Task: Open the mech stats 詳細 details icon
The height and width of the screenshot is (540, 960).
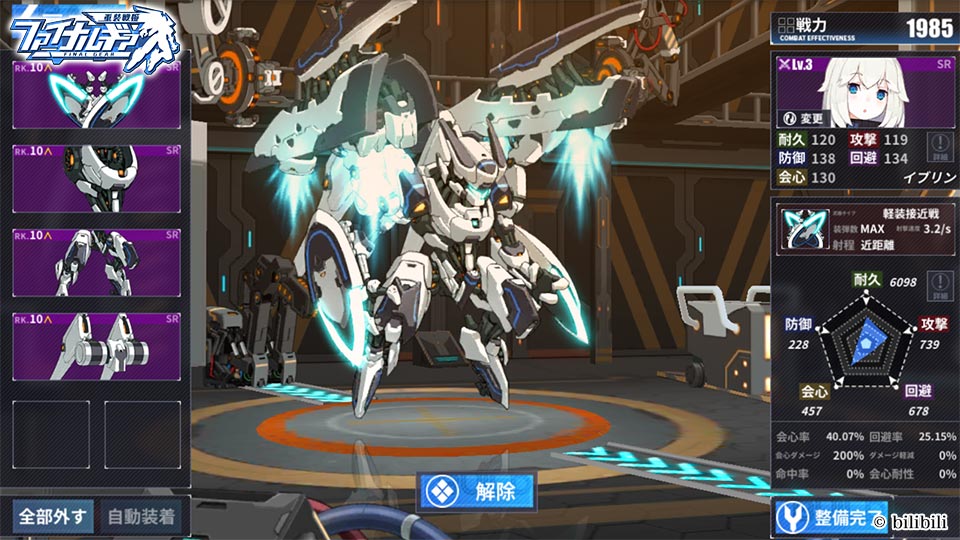Action: (x=938, y=289)
